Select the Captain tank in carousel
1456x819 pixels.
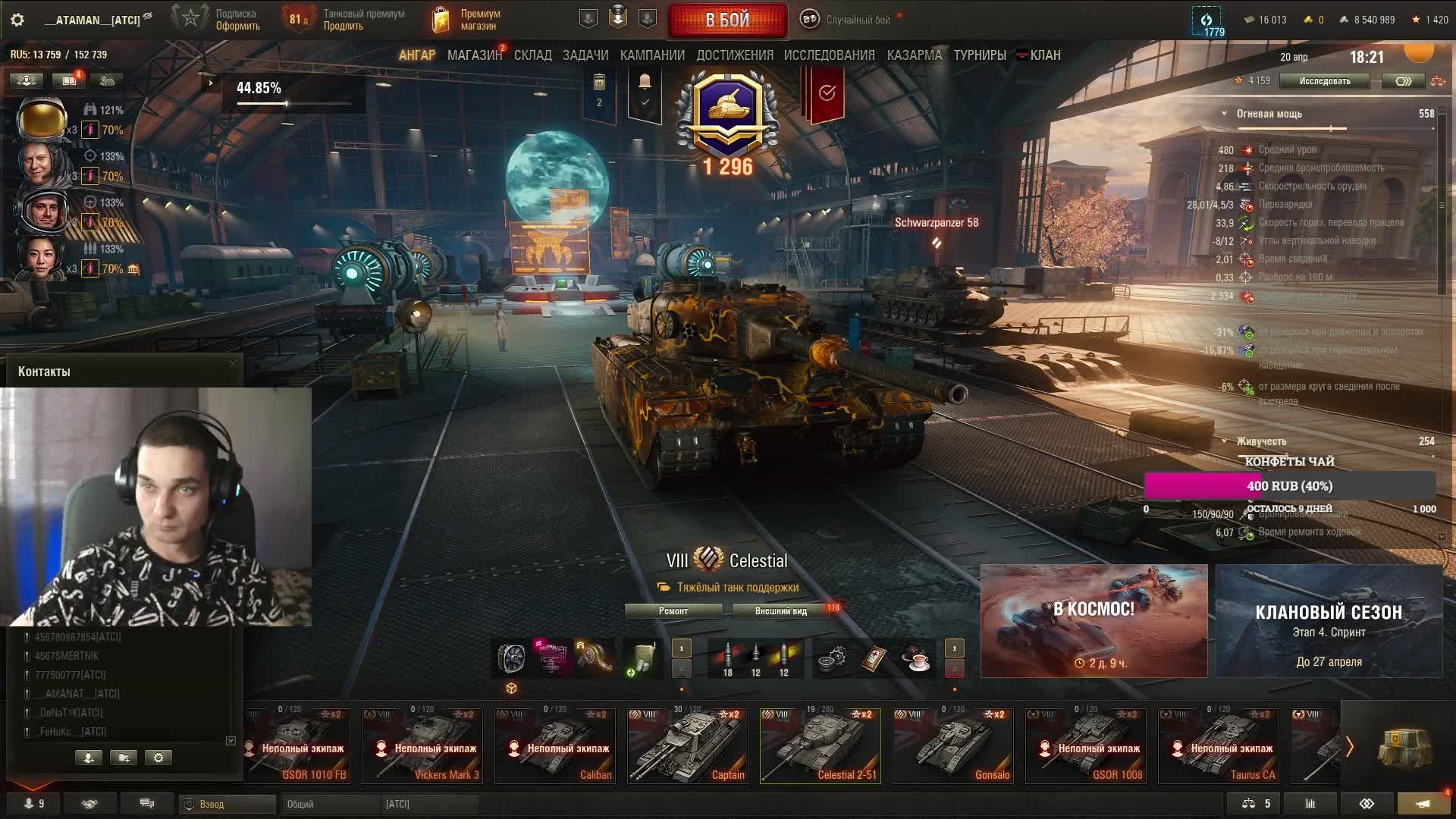pyautogui.click(x=688, y=746)
